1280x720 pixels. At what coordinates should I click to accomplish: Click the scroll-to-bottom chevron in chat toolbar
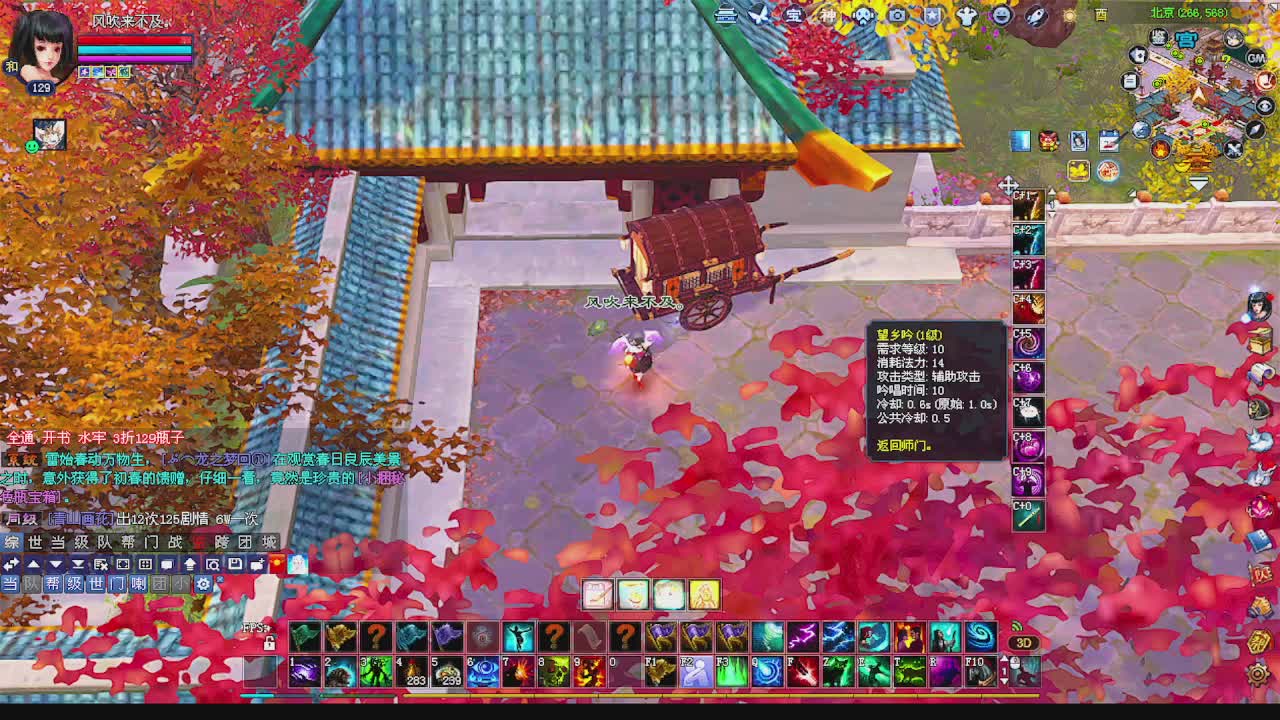(77, 565)
